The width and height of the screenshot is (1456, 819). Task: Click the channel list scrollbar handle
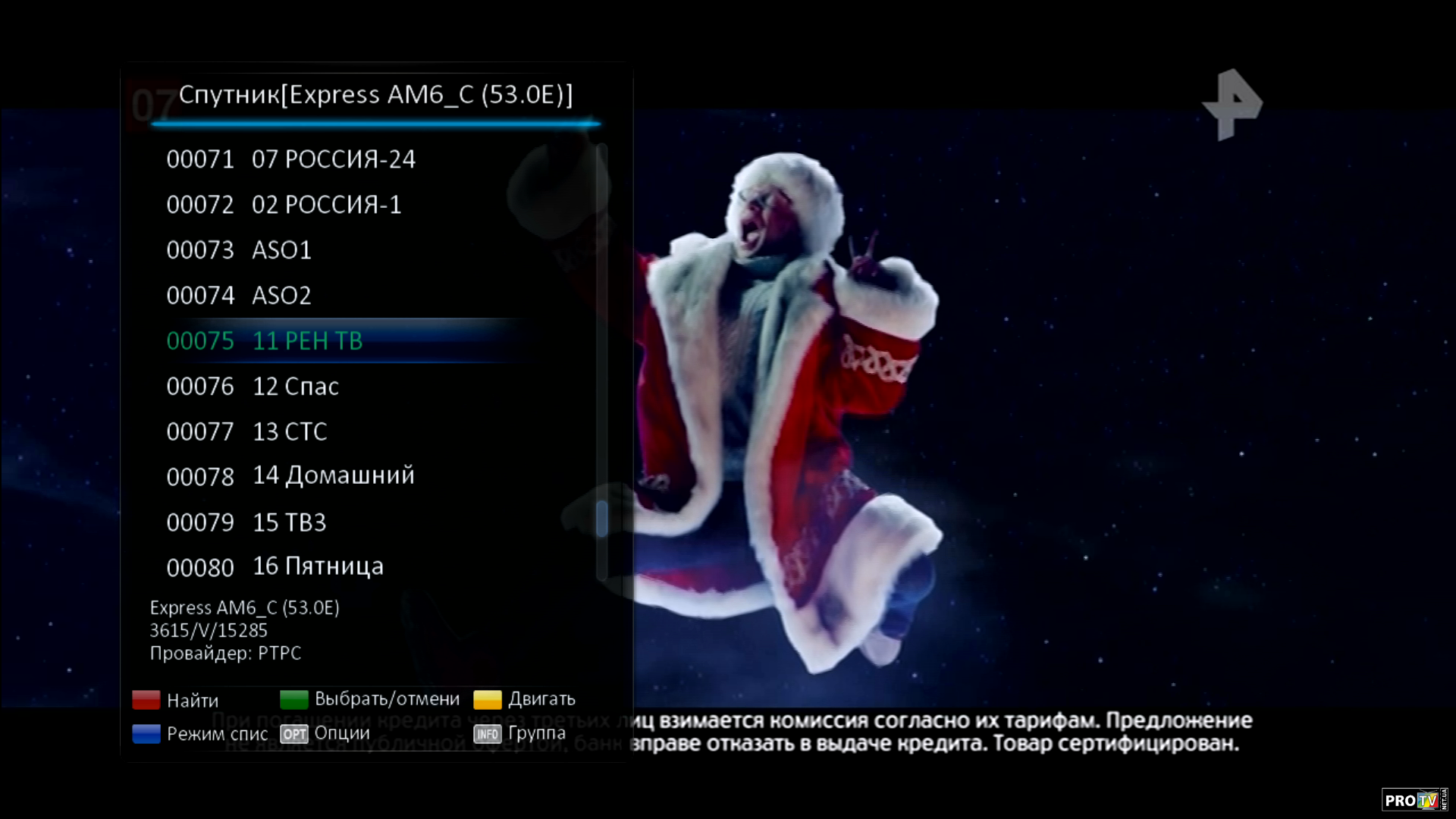click(602, 519)
